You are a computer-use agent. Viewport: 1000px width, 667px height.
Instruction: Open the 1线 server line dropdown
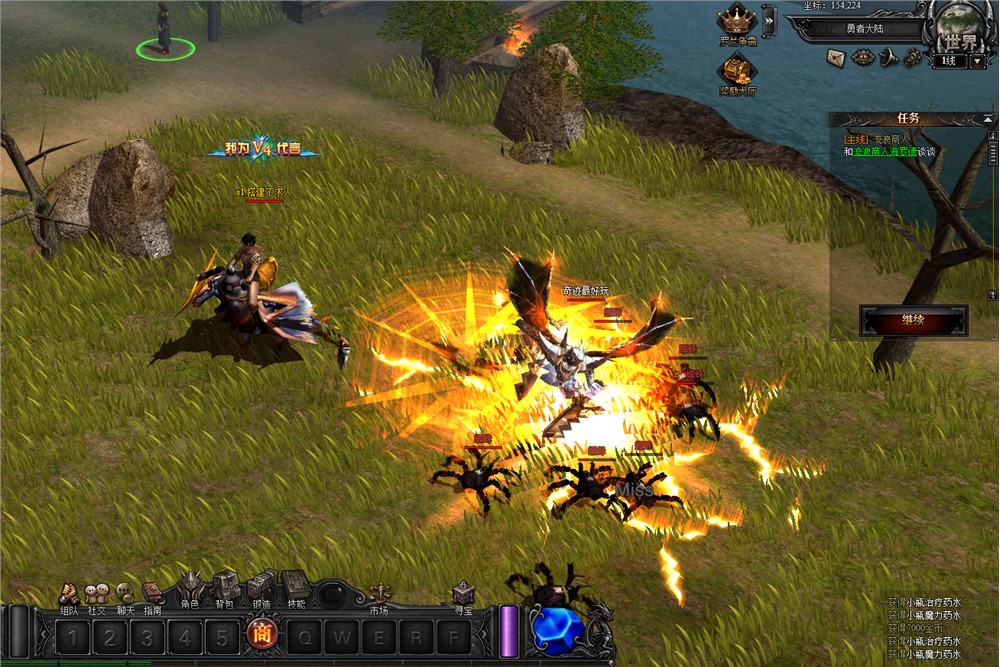978,61
